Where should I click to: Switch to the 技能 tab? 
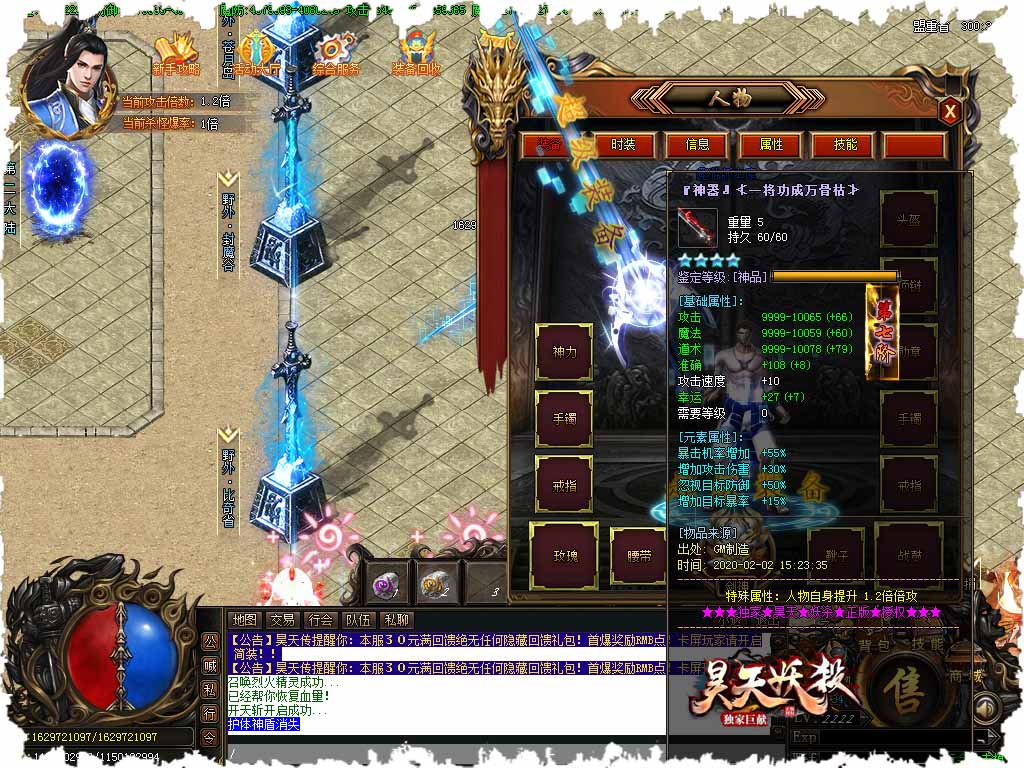[845, 145]
